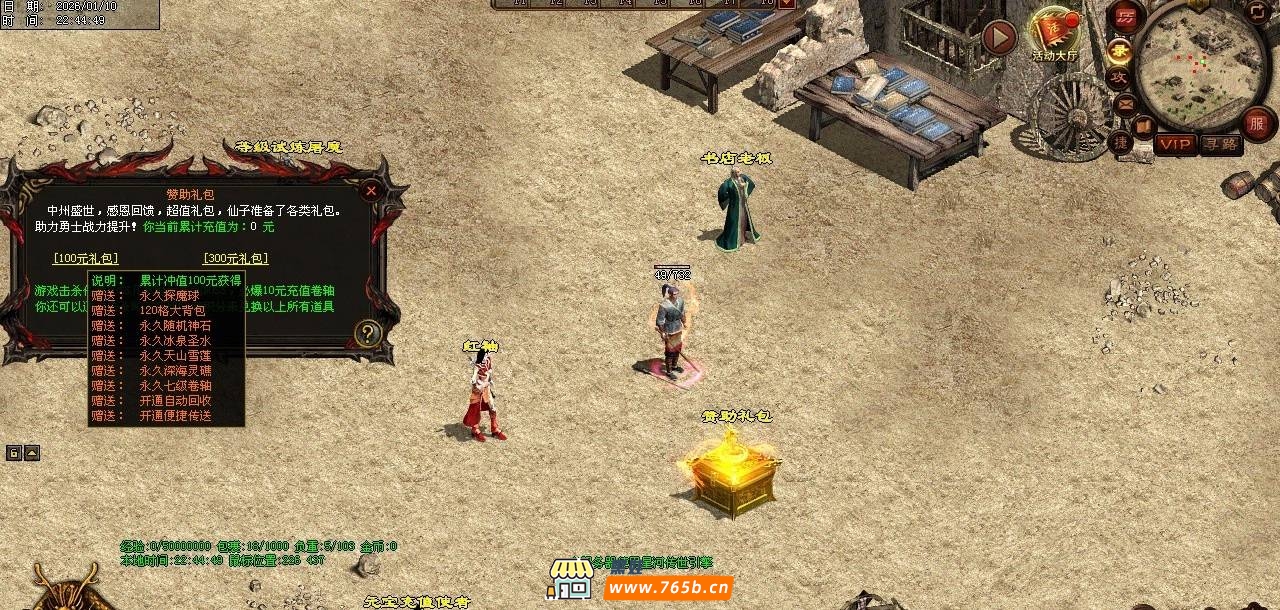Open the 765b.cn website banner

(668, 586)
